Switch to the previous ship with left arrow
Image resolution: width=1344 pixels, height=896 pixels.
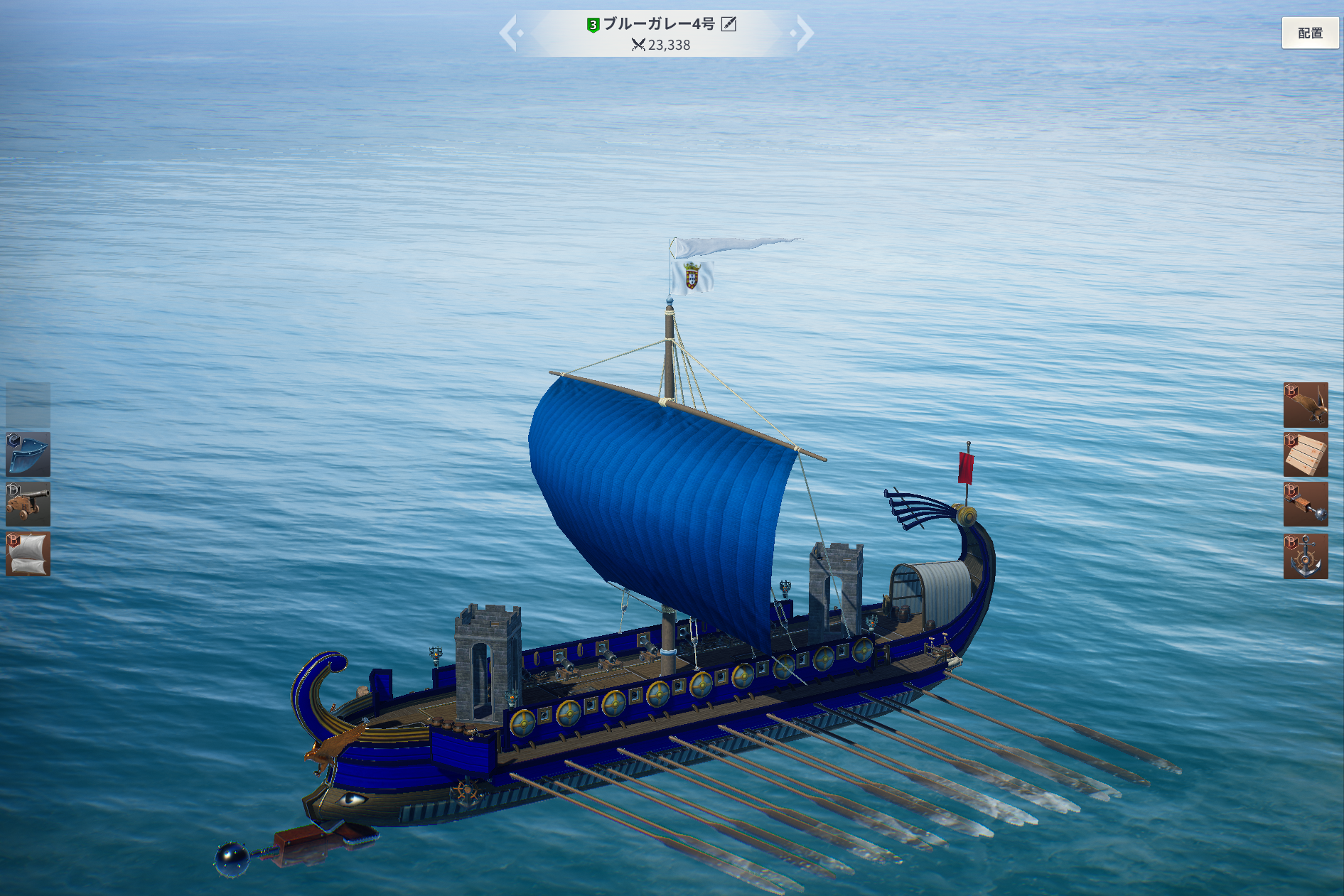[x=510, y=33]
